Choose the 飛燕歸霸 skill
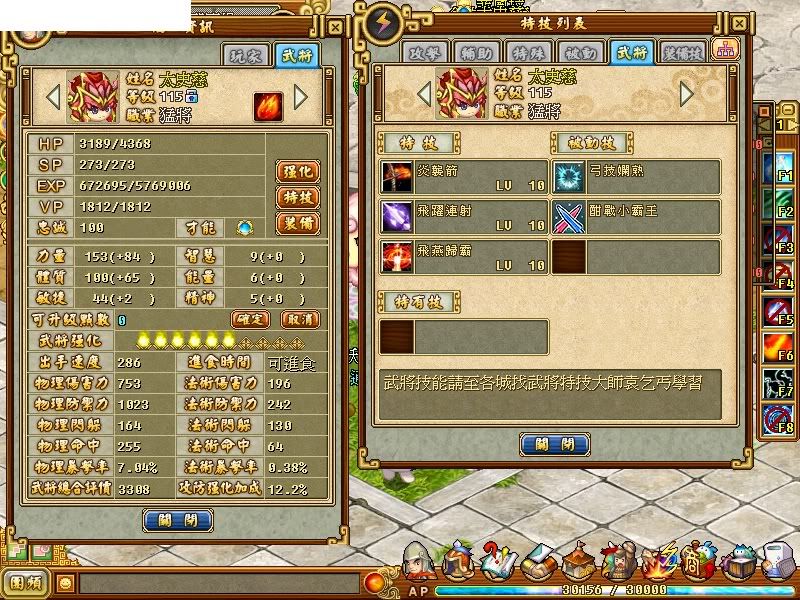800x600 pixels. (464, 255)
